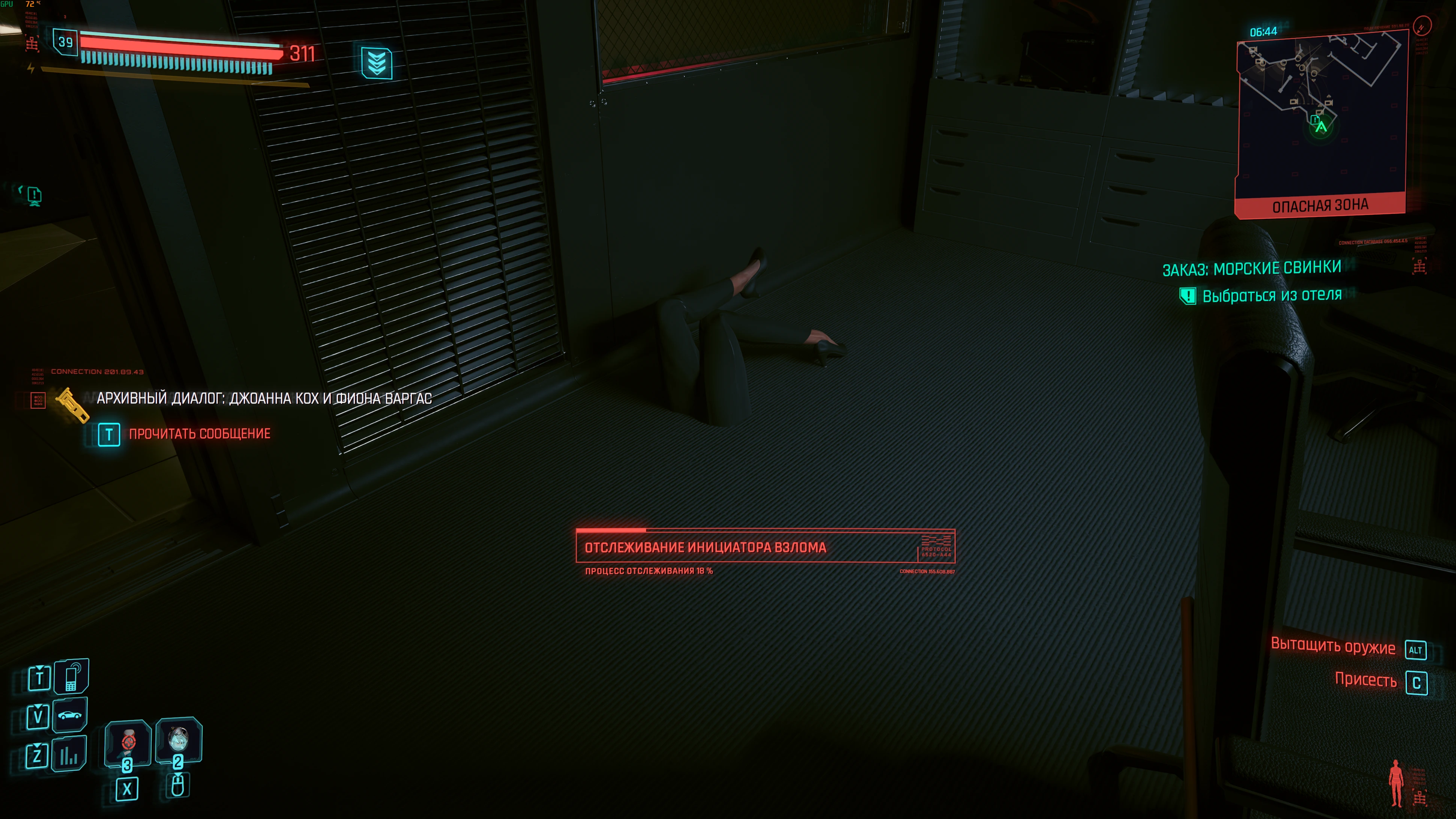The image size is (1456, 819).
Task: Click the level 39 badge
Action: point(66,42)
